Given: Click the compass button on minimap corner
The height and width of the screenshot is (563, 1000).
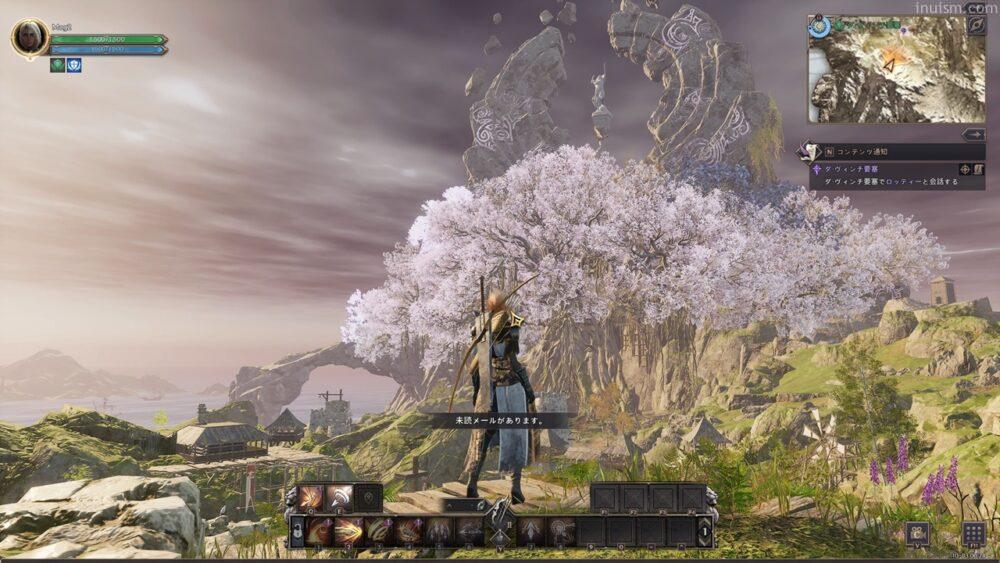Looking at the screenshot, I should coord(975,25).
